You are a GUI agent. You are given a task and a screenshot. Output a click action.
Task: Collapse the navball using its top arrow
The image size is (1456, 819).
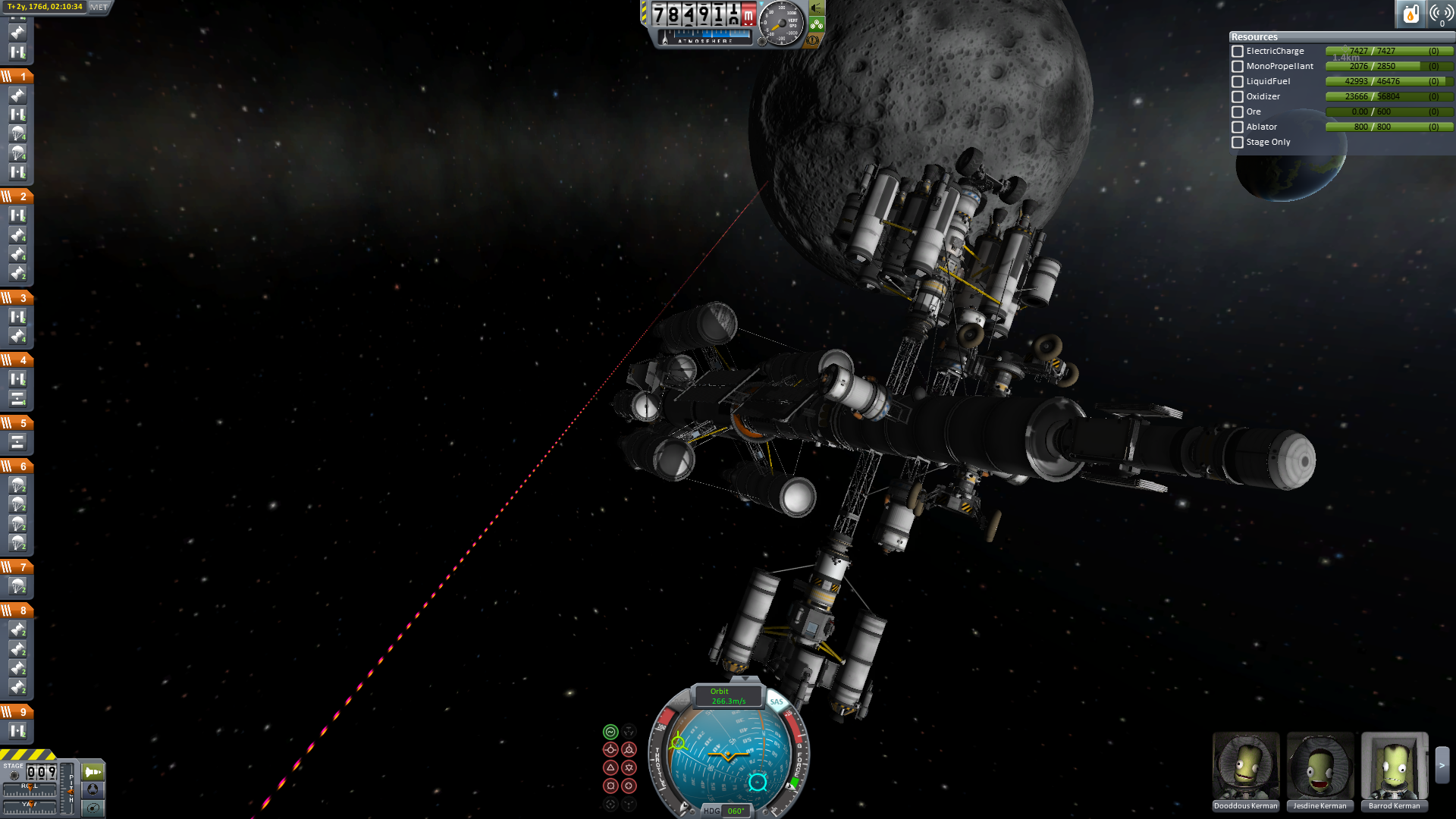click(x=745, y=679)
